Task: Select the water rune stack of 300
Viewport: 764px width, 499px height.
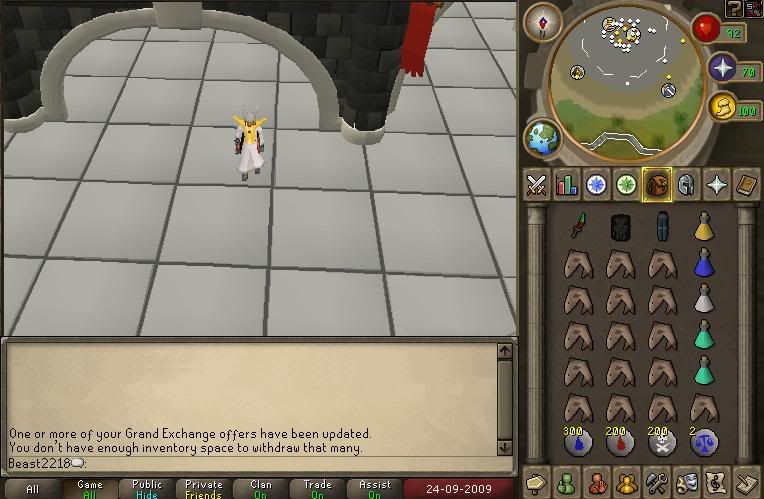Action: pyautogui.click(x=577, y=441)
